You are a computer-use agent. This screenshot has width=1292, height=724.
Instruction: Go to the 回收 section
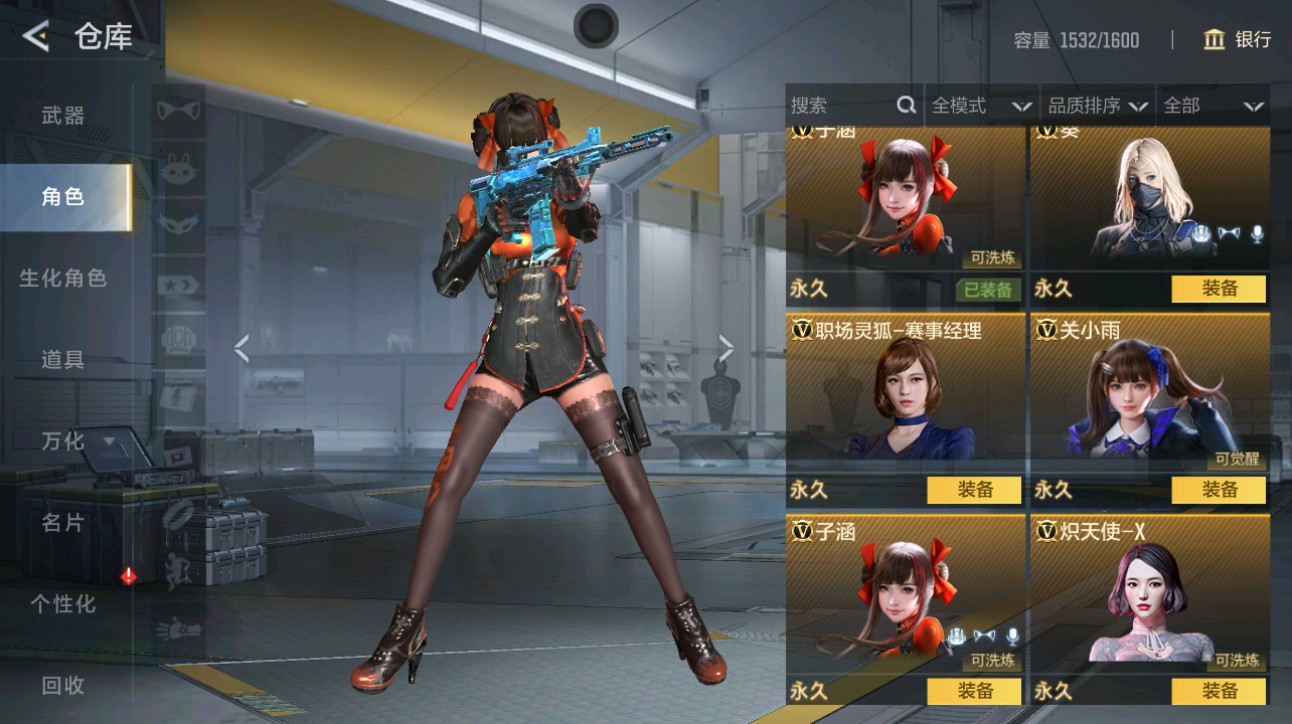coord(63,686)
